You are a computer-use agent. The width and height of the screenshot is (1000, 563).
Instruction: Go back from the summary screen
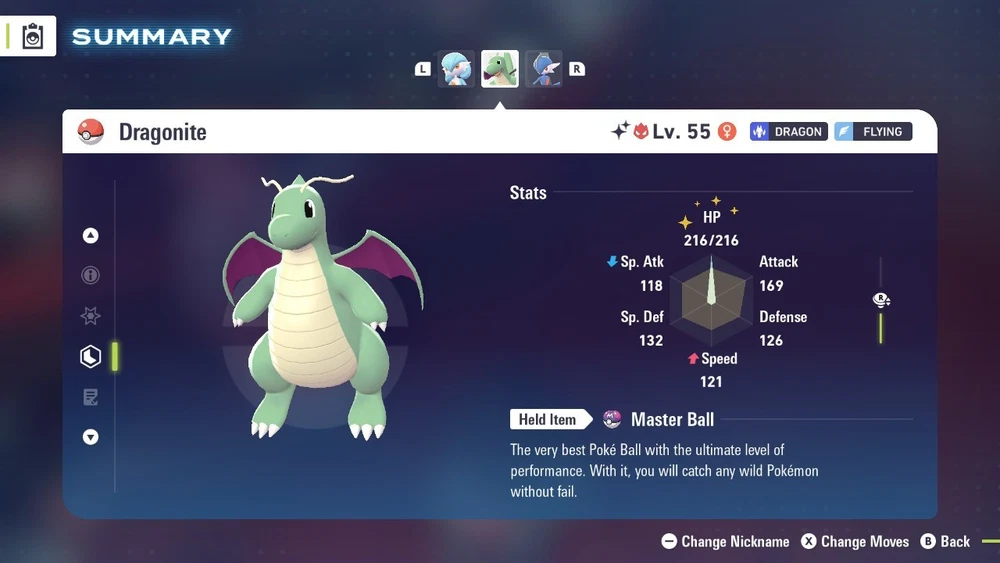click(x=945, y=542)
